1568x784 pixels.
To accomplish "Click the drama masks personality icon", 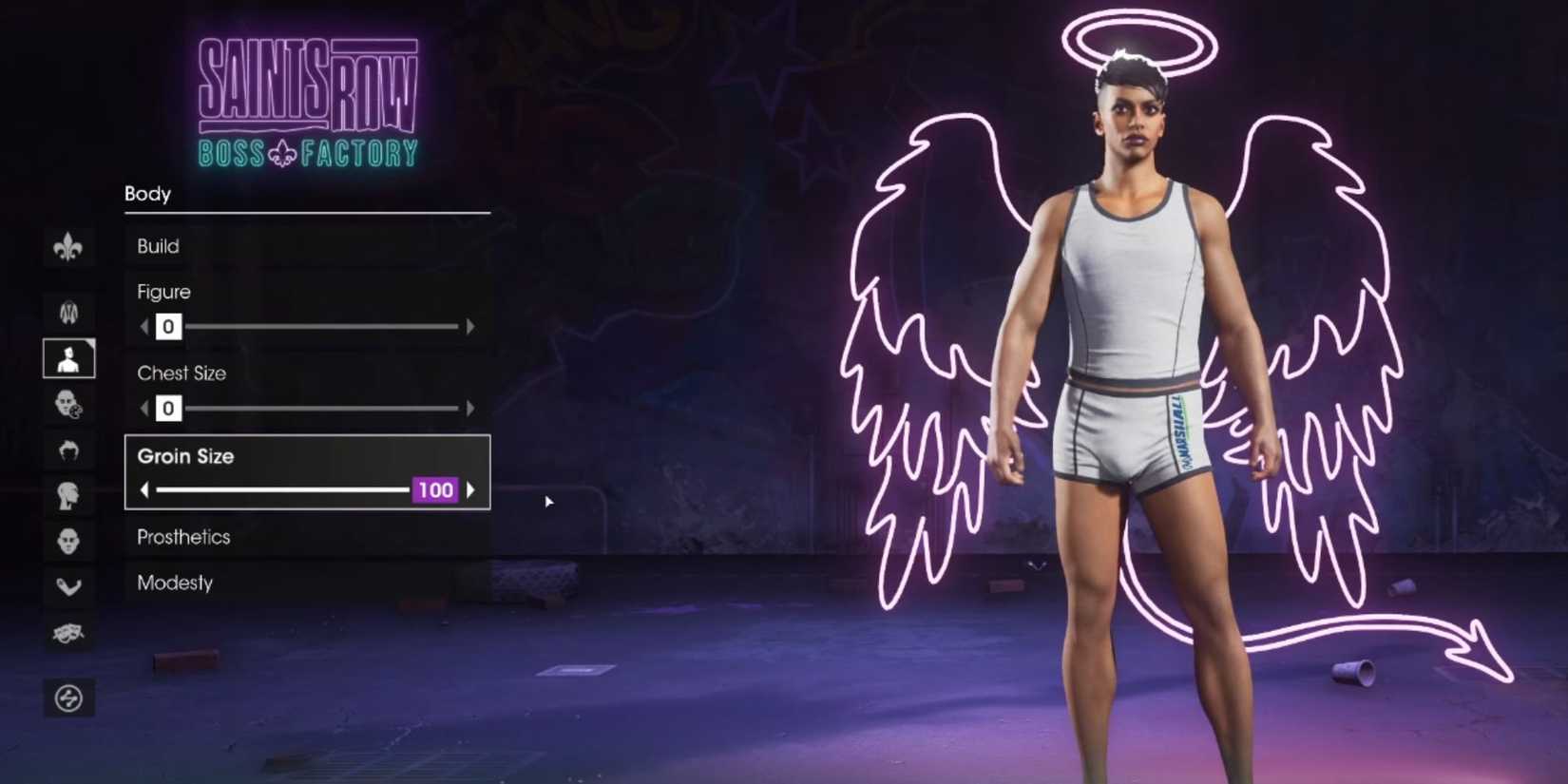I will tap(68, 631).
